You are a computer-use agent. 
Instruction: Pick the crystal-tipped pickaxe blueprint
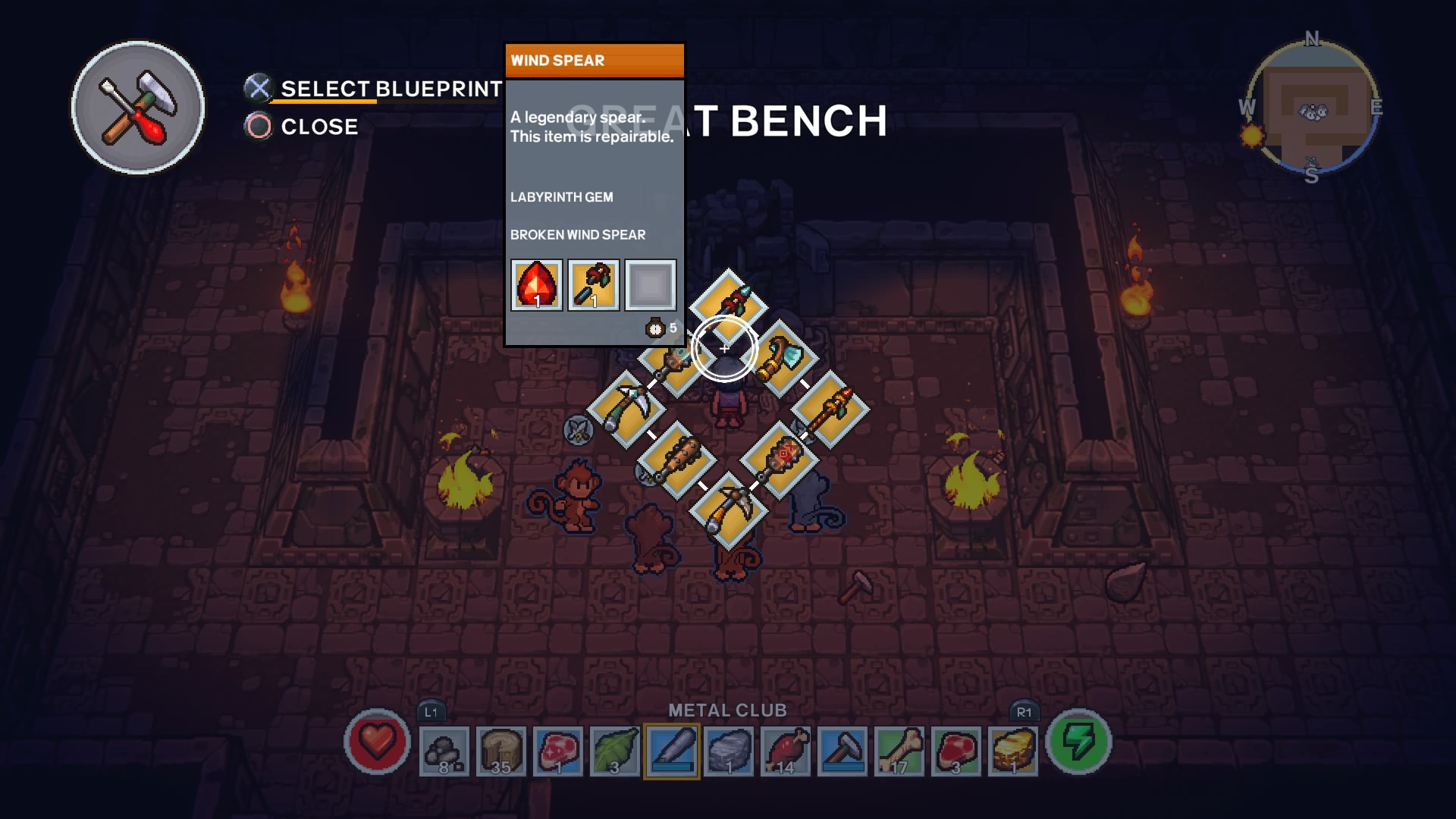click(x=626, y=409)
